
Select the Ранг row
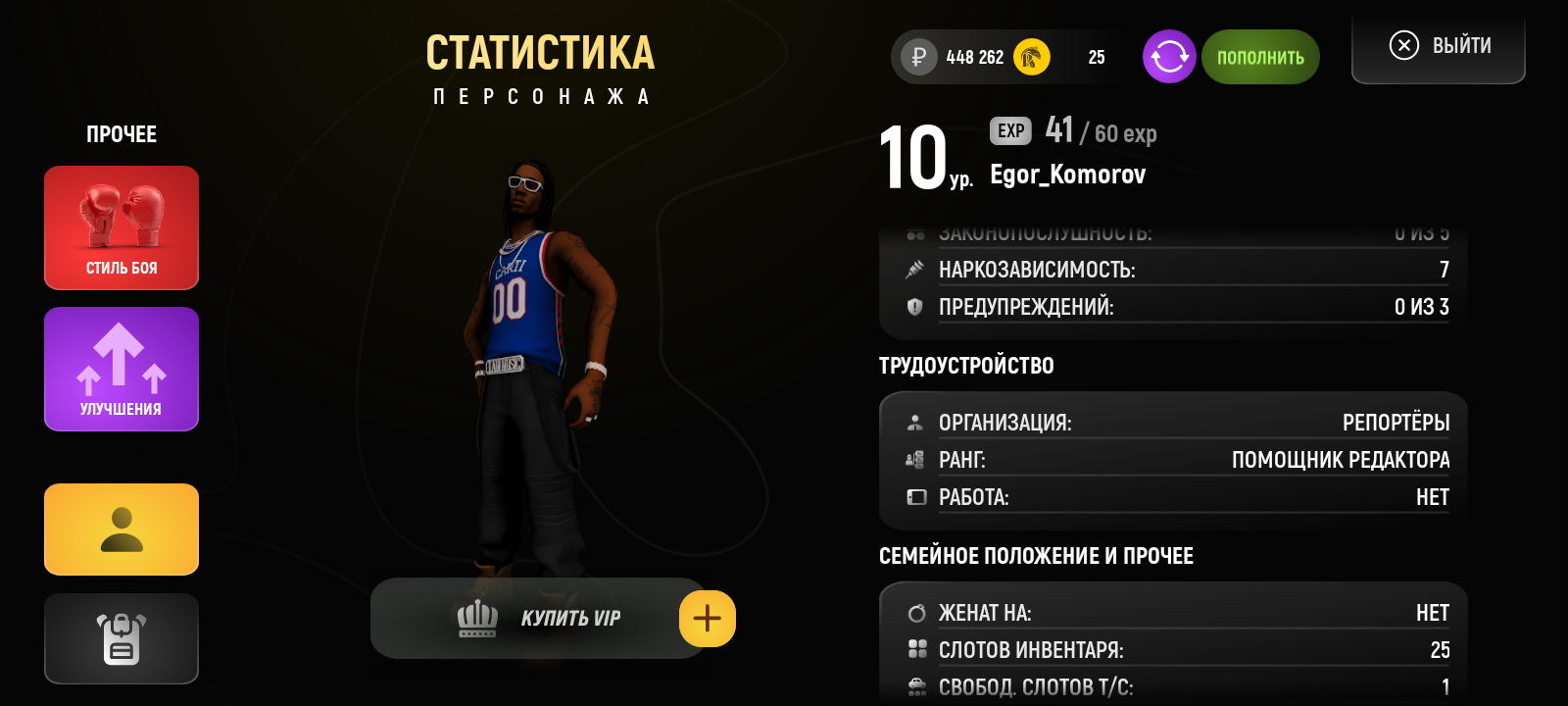coord(1176,460)
